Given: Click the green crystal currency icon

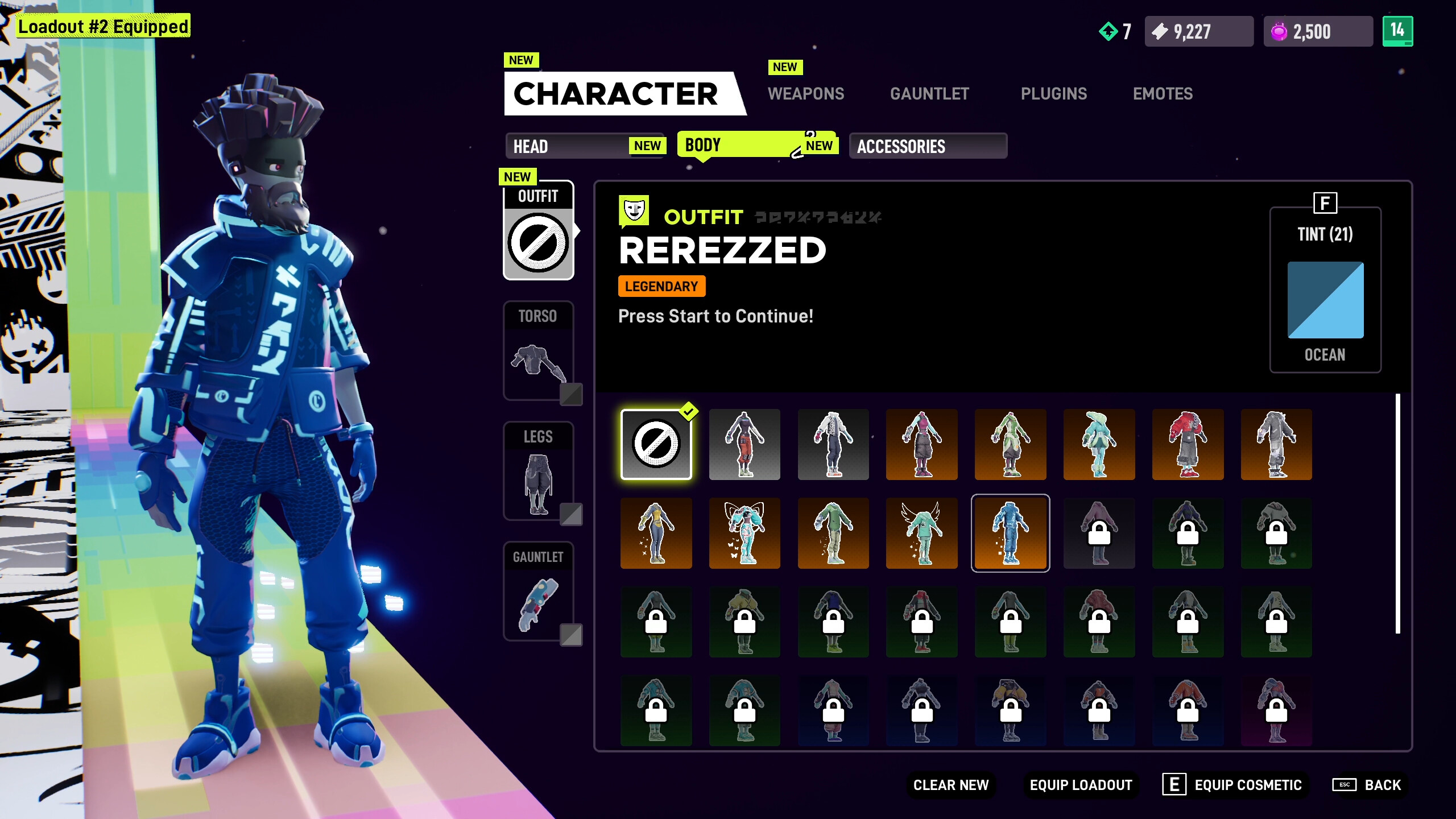Looking at the screenshot, I should click(1108, 32).
